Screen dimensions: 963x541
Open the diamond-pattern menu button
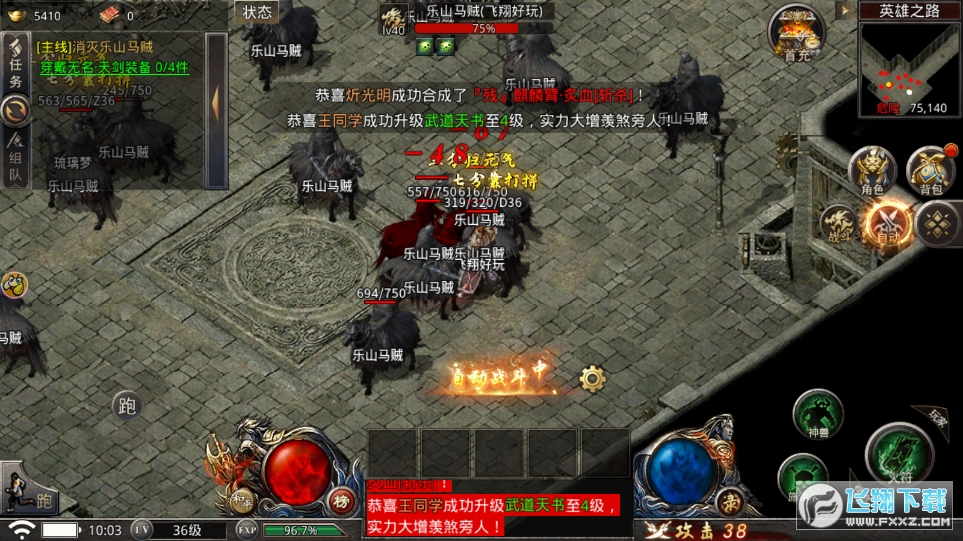click(x=938, y=224)
